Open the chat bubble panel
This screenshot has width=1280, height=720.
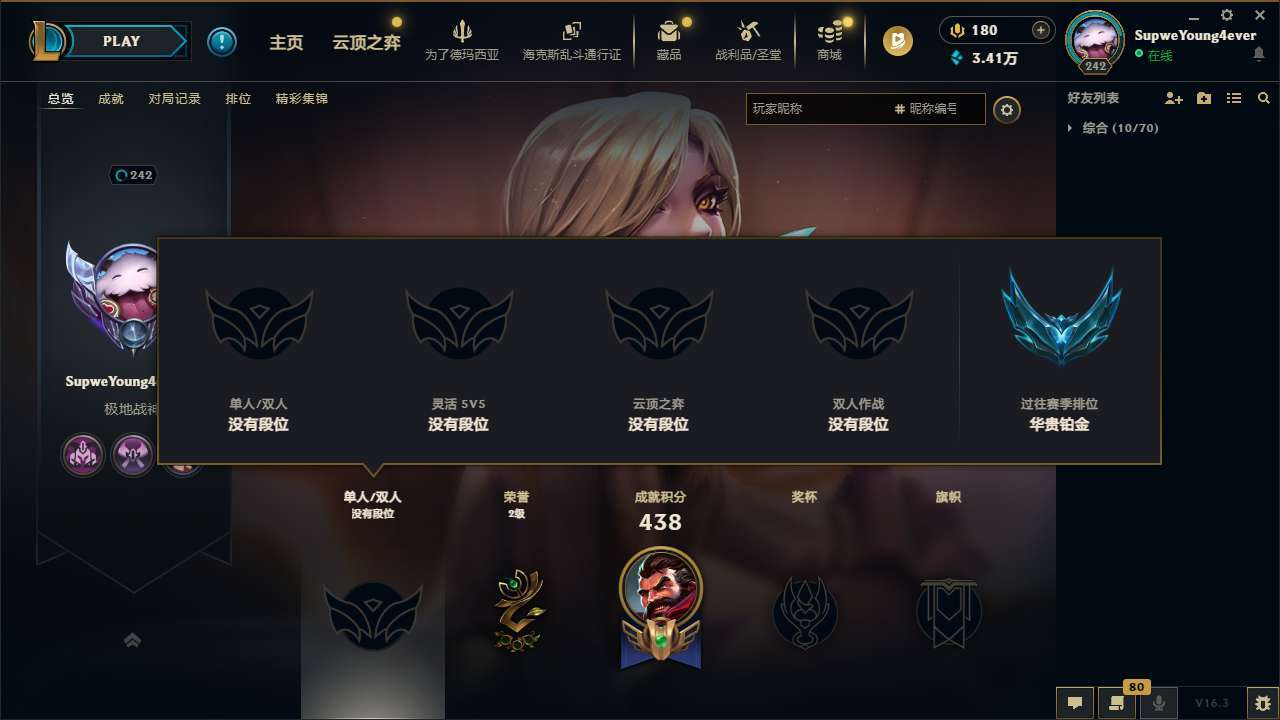(1074, 703)
